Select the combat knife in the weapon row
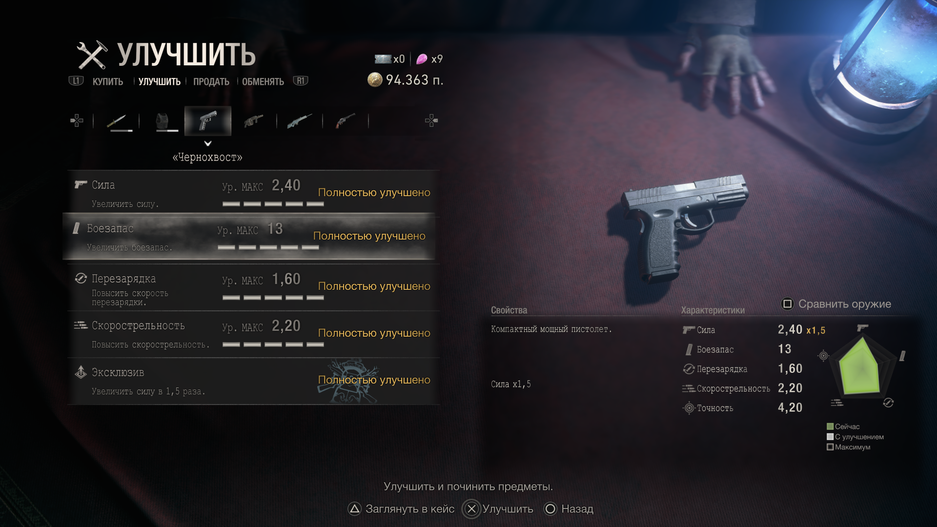Screen dimensions: 937x527 pos(120,122)
